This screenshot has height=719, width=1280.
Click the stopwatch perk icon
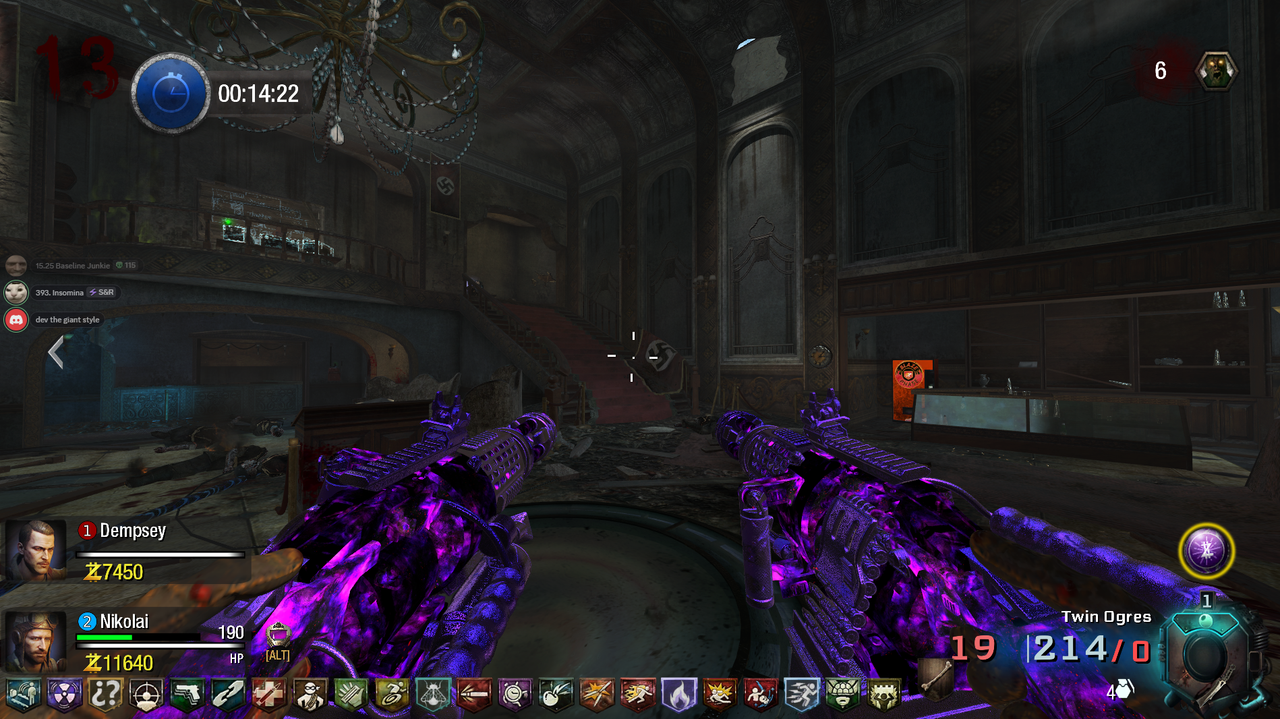[515, 694]
